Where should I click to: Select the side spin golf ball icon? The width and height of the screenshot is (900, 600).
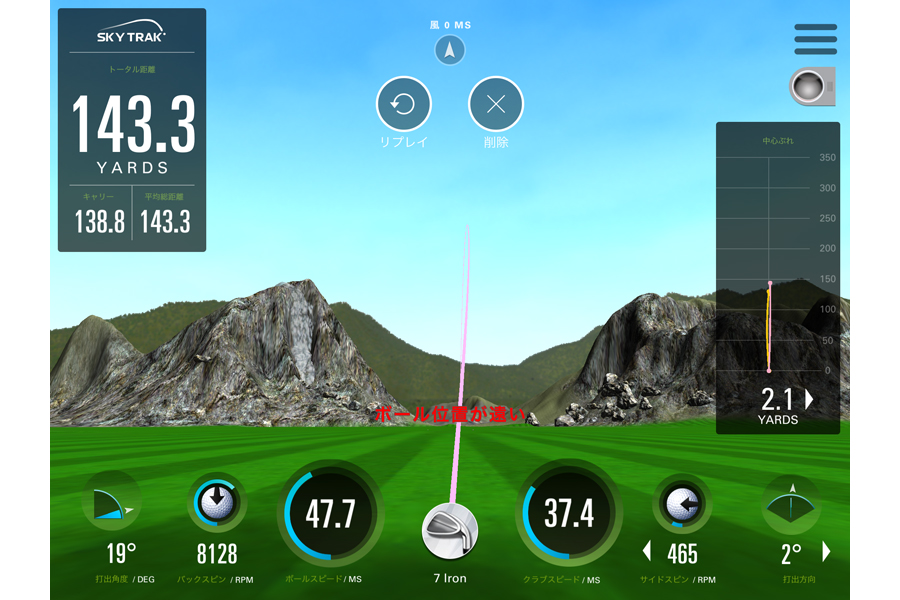(x=682, y=503)
